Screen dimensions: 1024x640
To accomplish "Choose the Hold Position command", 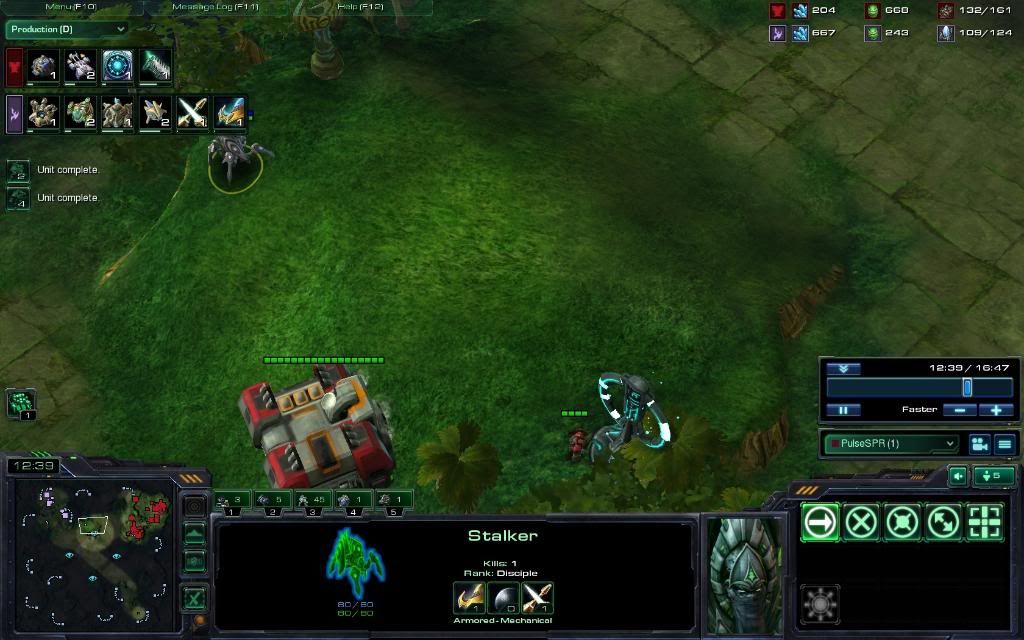I will 902,522.
